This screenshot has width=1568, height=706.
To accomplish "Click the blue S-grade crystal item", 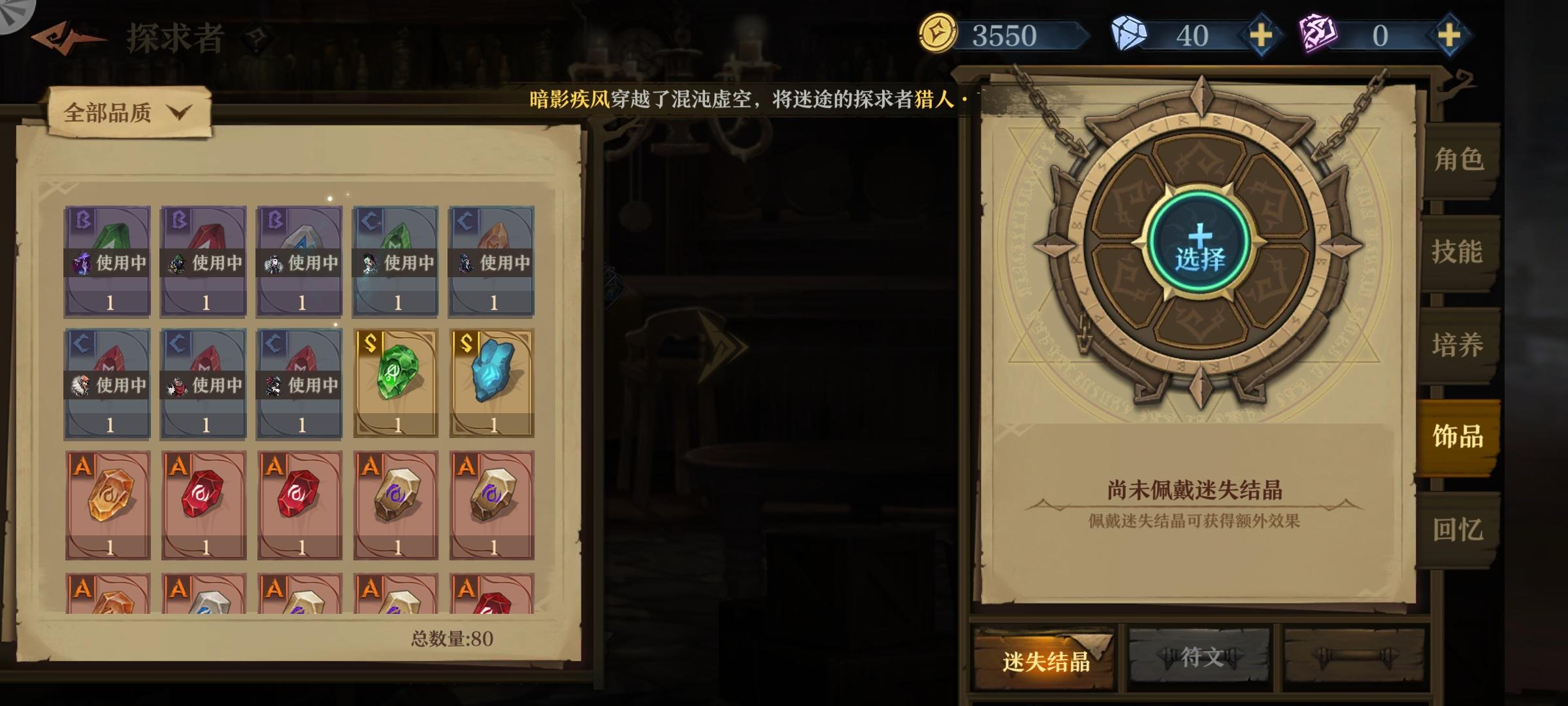I will coord(491,379).
